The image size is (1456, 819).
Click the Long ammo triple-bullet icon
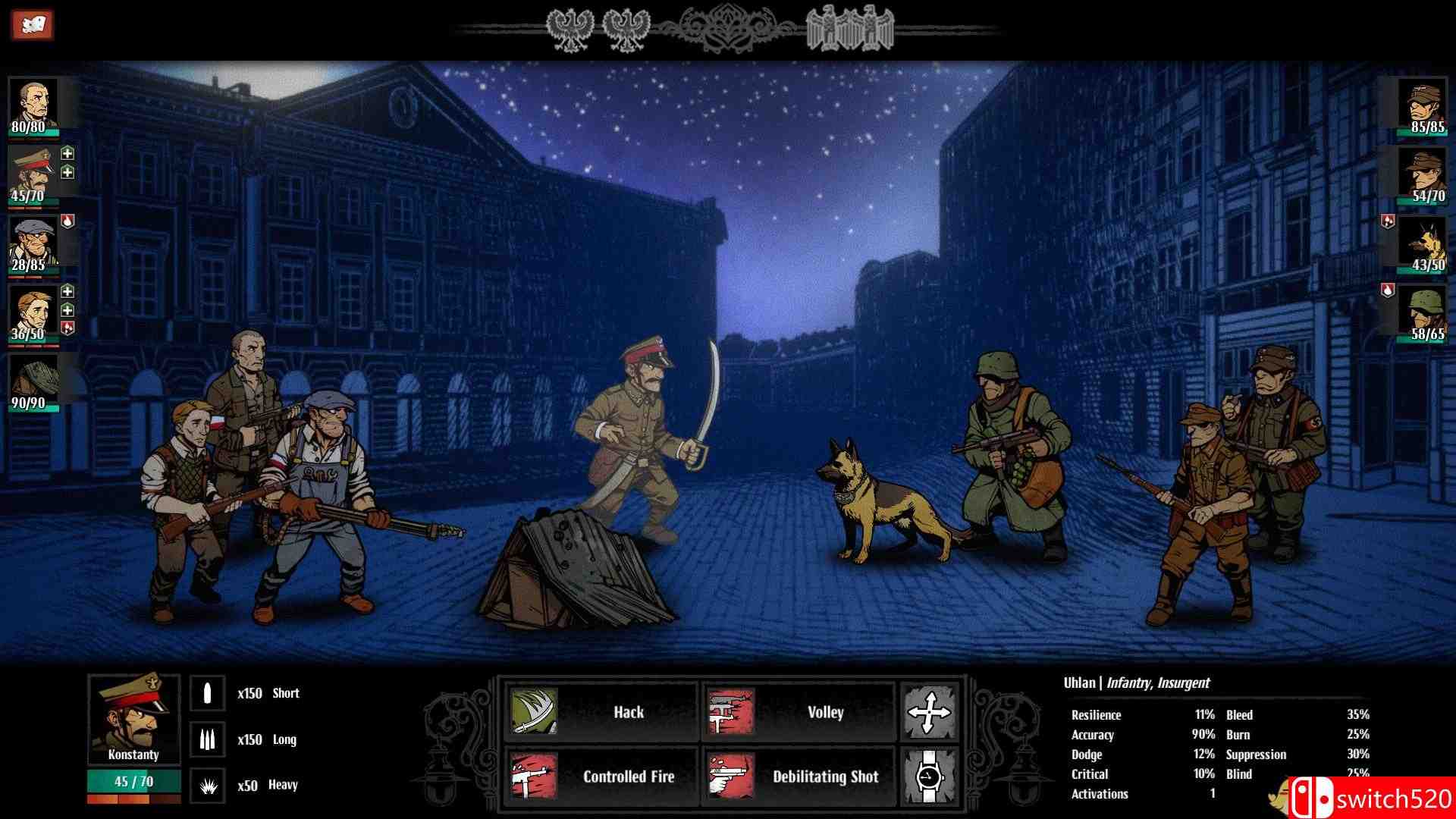point(207,739)
